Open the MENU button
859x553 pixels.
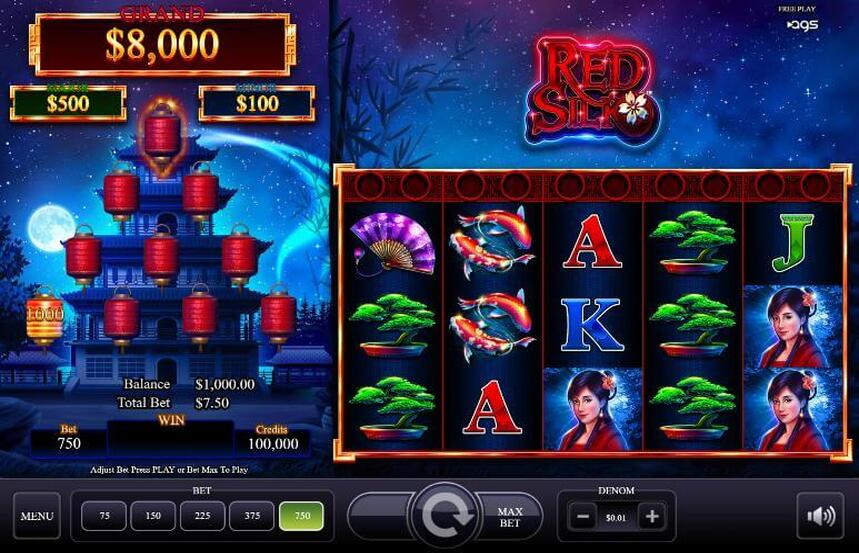(37, 516)
